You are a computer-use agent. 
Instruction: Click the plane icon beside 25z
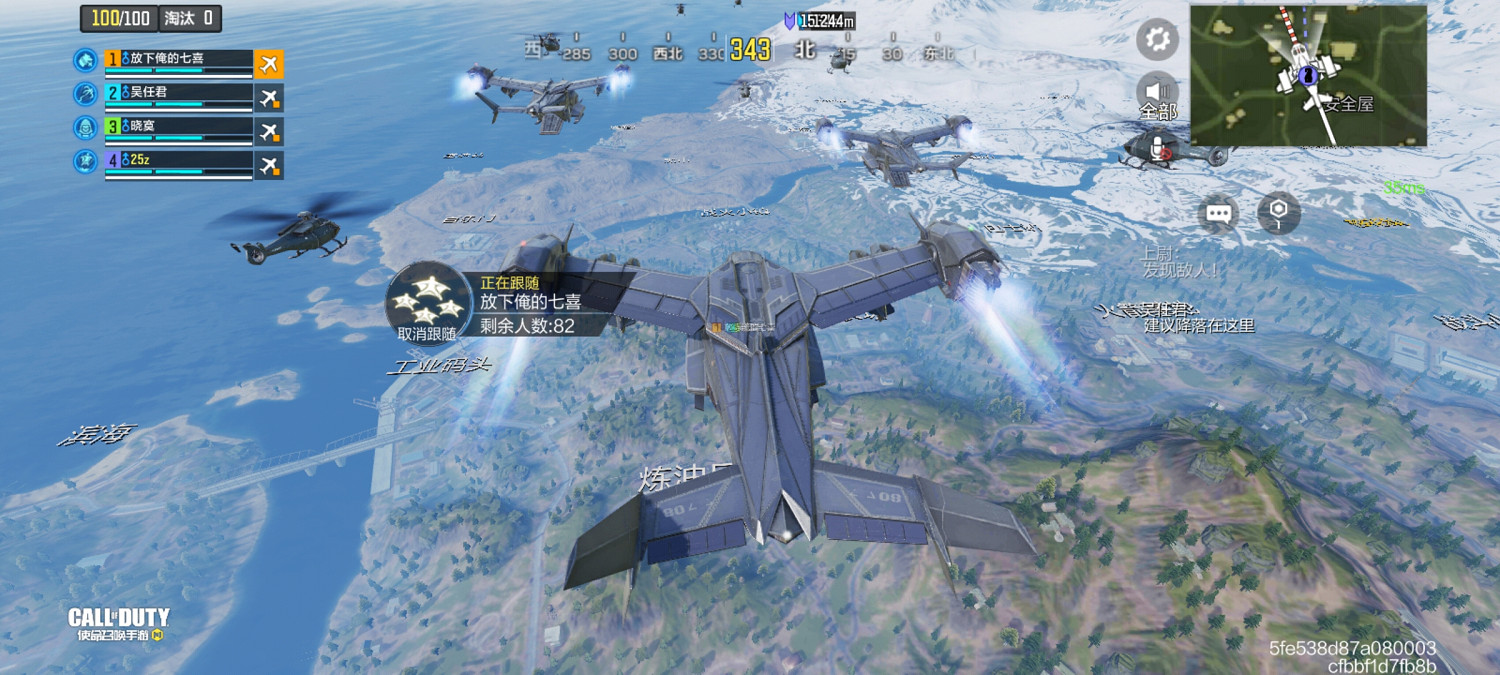(x=268, y=166)
